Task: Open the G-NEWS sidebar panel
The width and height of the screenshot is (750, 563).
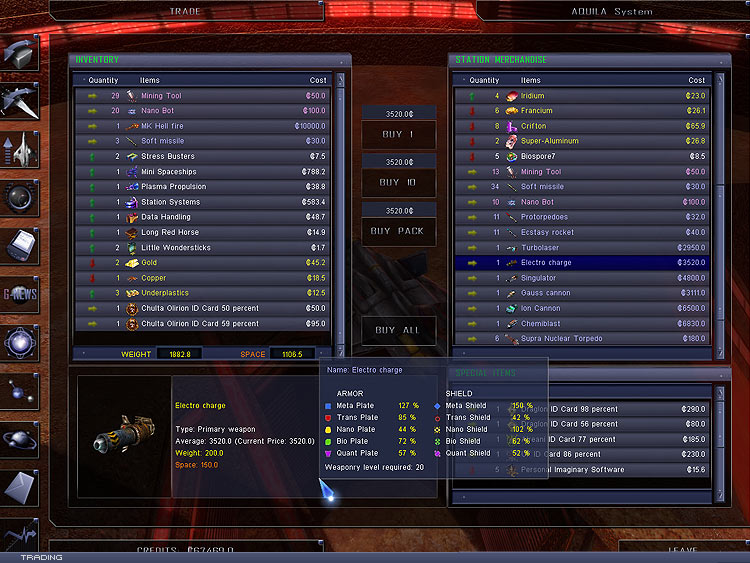Action: click(x=20, y=292)
